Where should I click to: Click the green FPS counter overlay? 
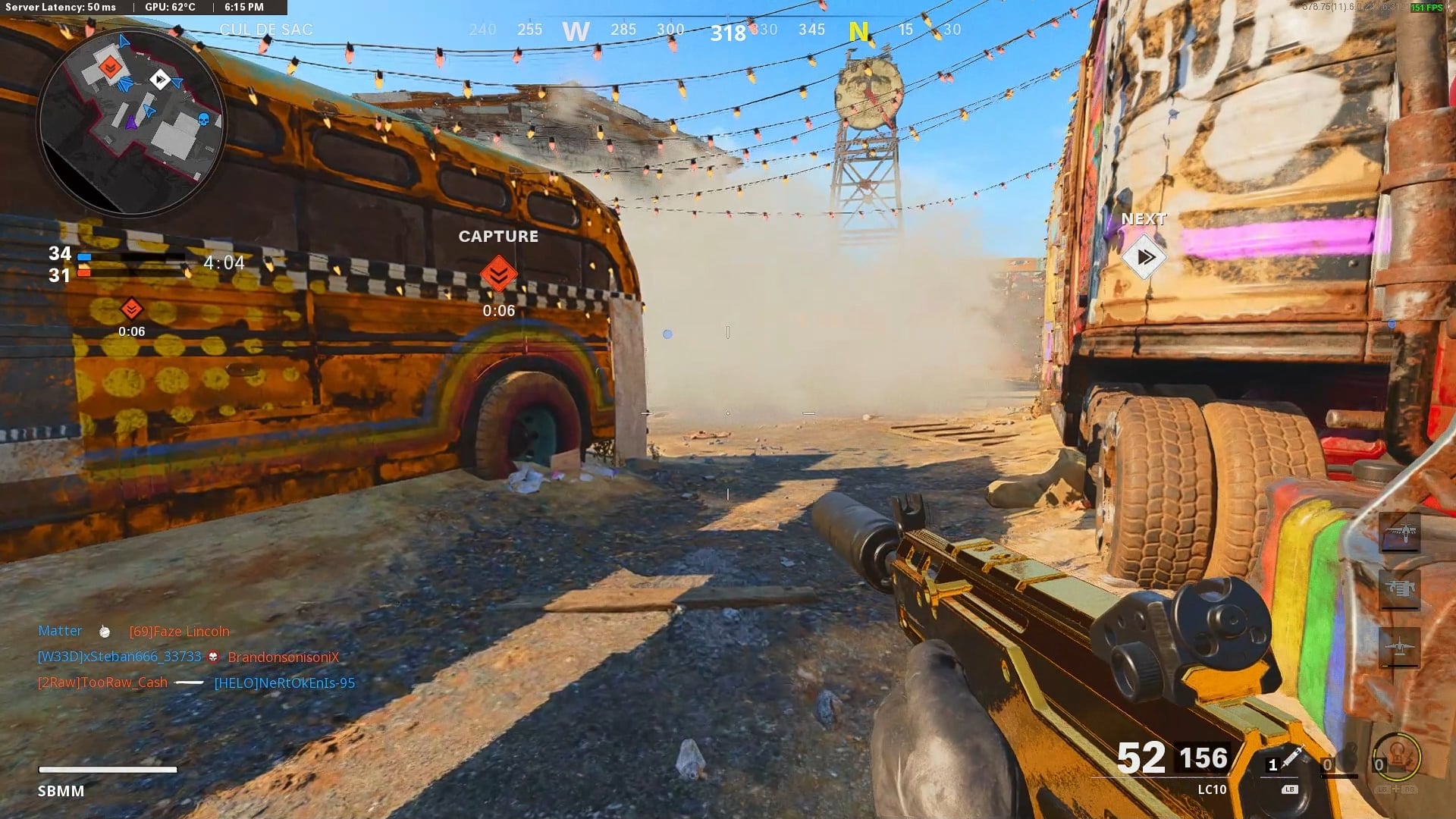pos(1426,8)
